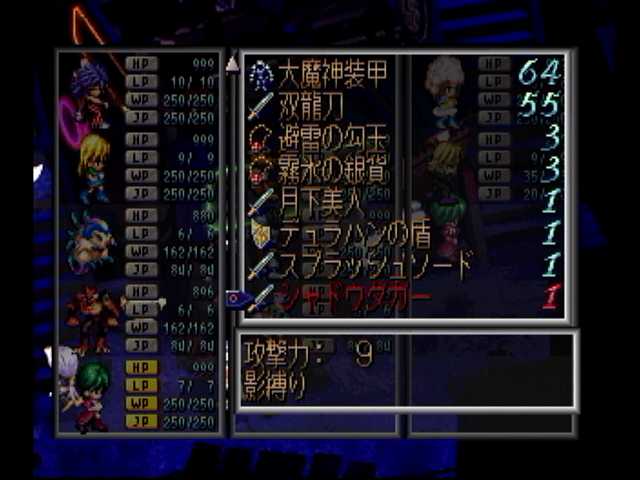Choose the 双龍刀 sword entry
Image resolution: width=640 pixels, height=480 pixels.
(x=308, y=102)
